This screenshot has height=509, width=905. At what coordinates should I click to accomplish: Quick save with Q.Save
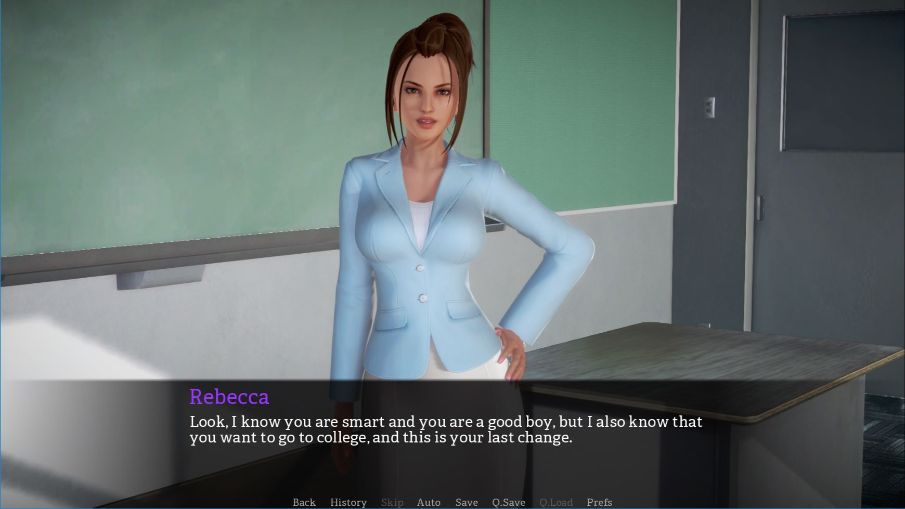pyautogui.click(x=508, y=502)
